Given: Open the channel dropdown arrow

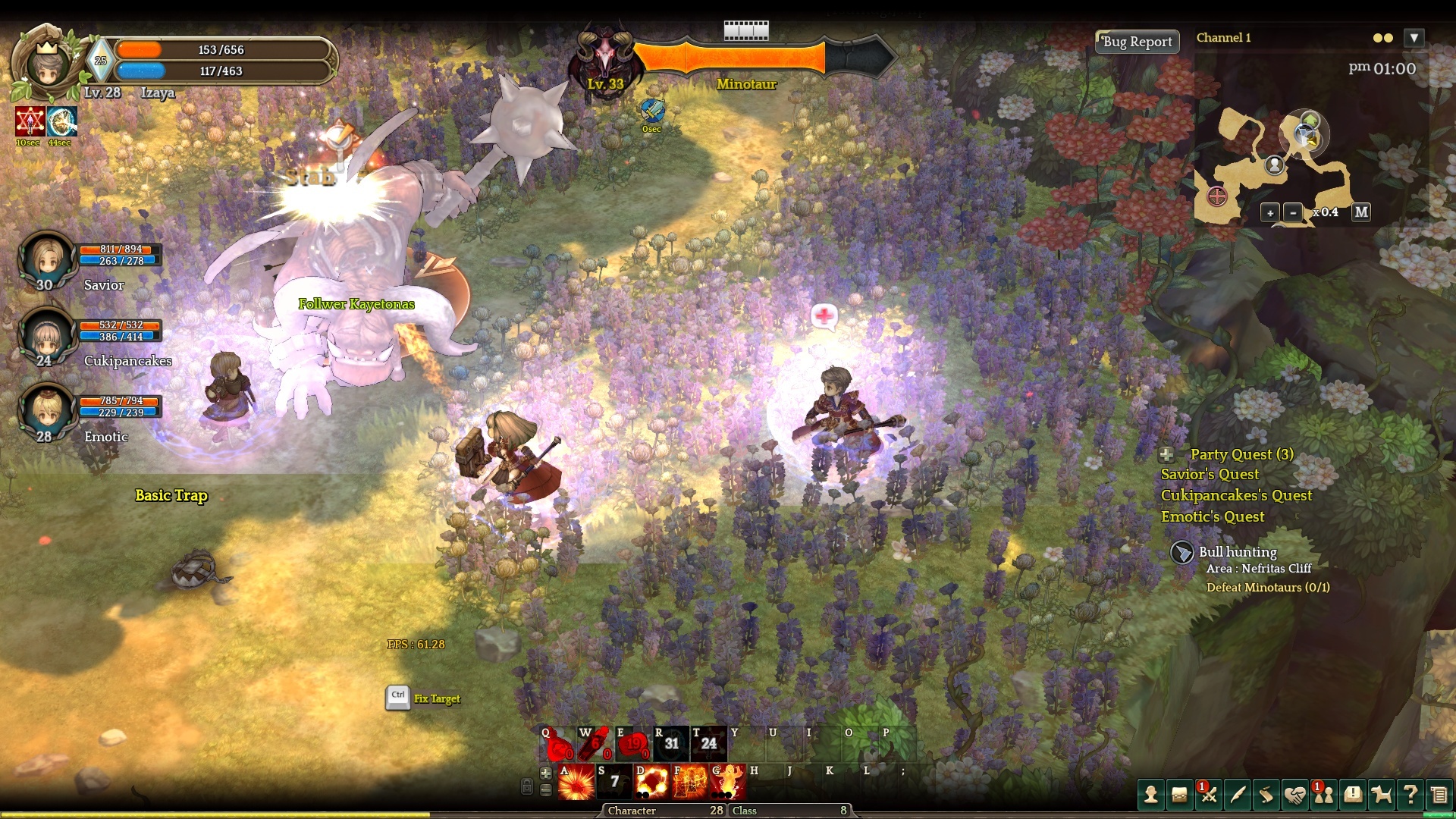Looking at the screenshot, I should tap(1414, 38).
